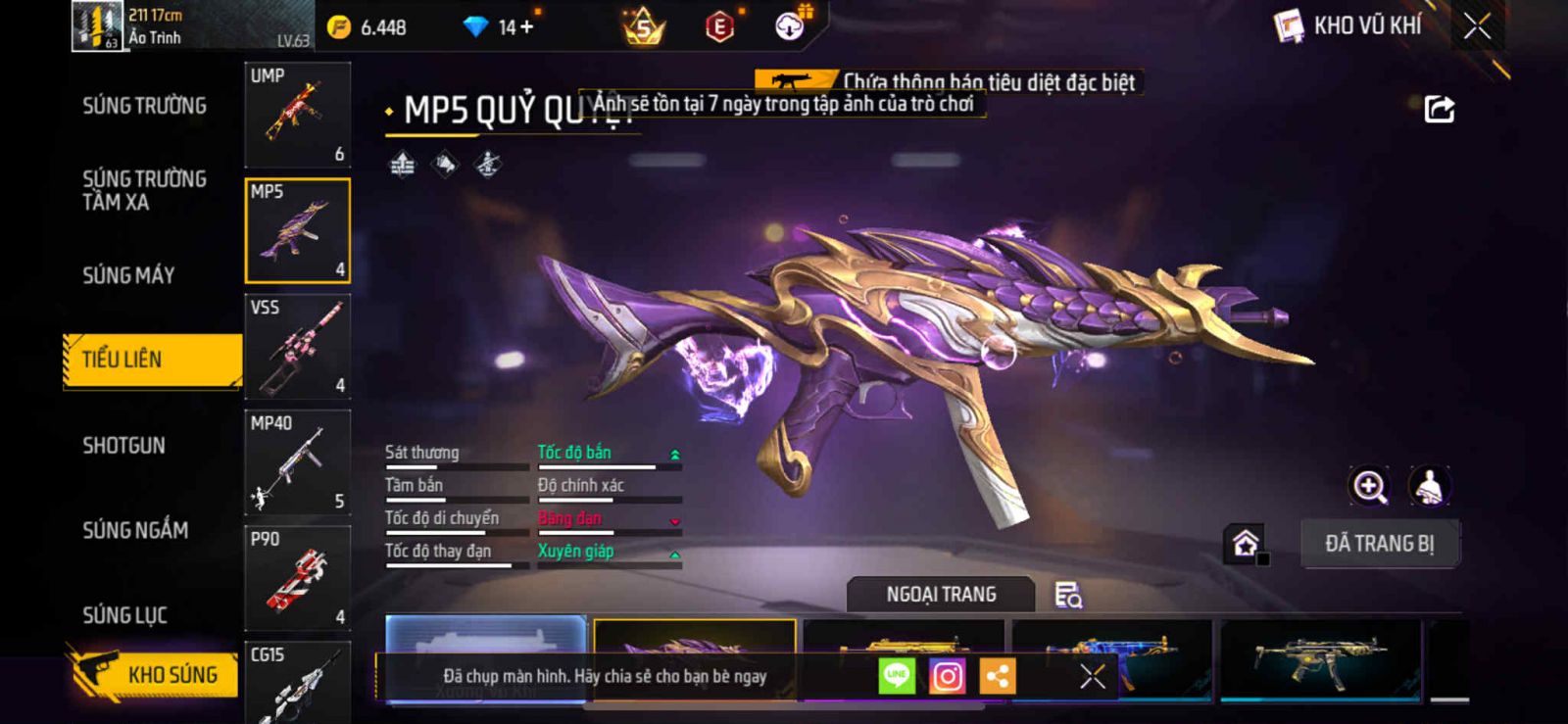Dismiss the screenshot share banner
This screenshot has height=724, width=1568.
[1092, 676]
